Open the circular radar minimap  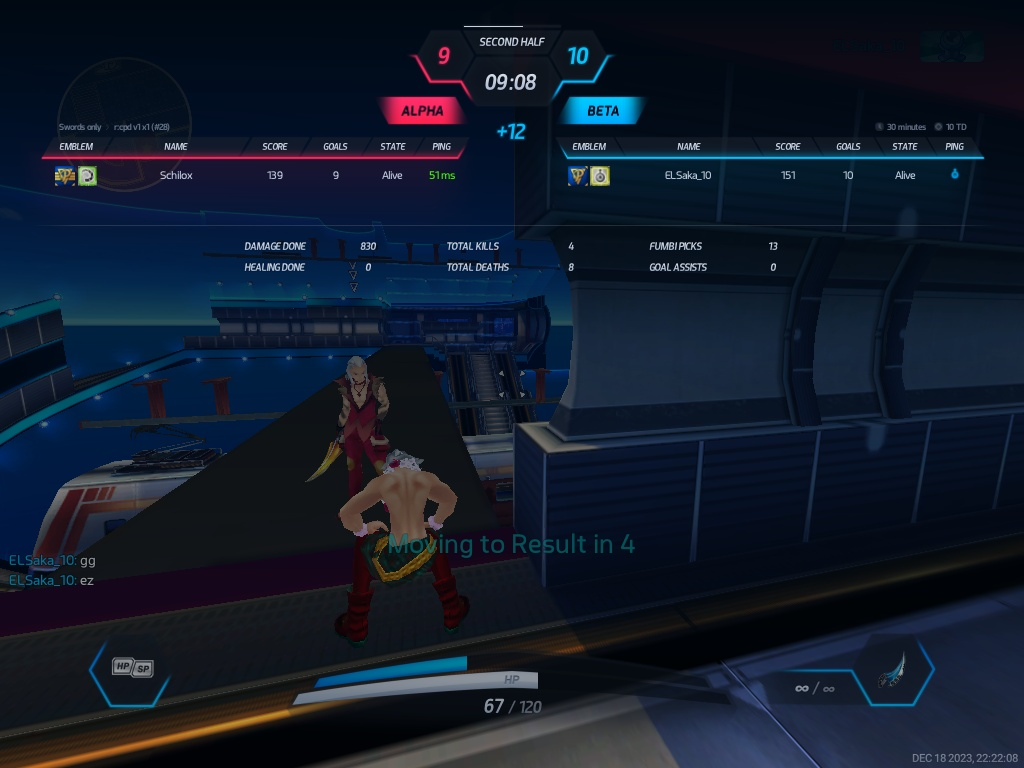click(x=123, y=98)
